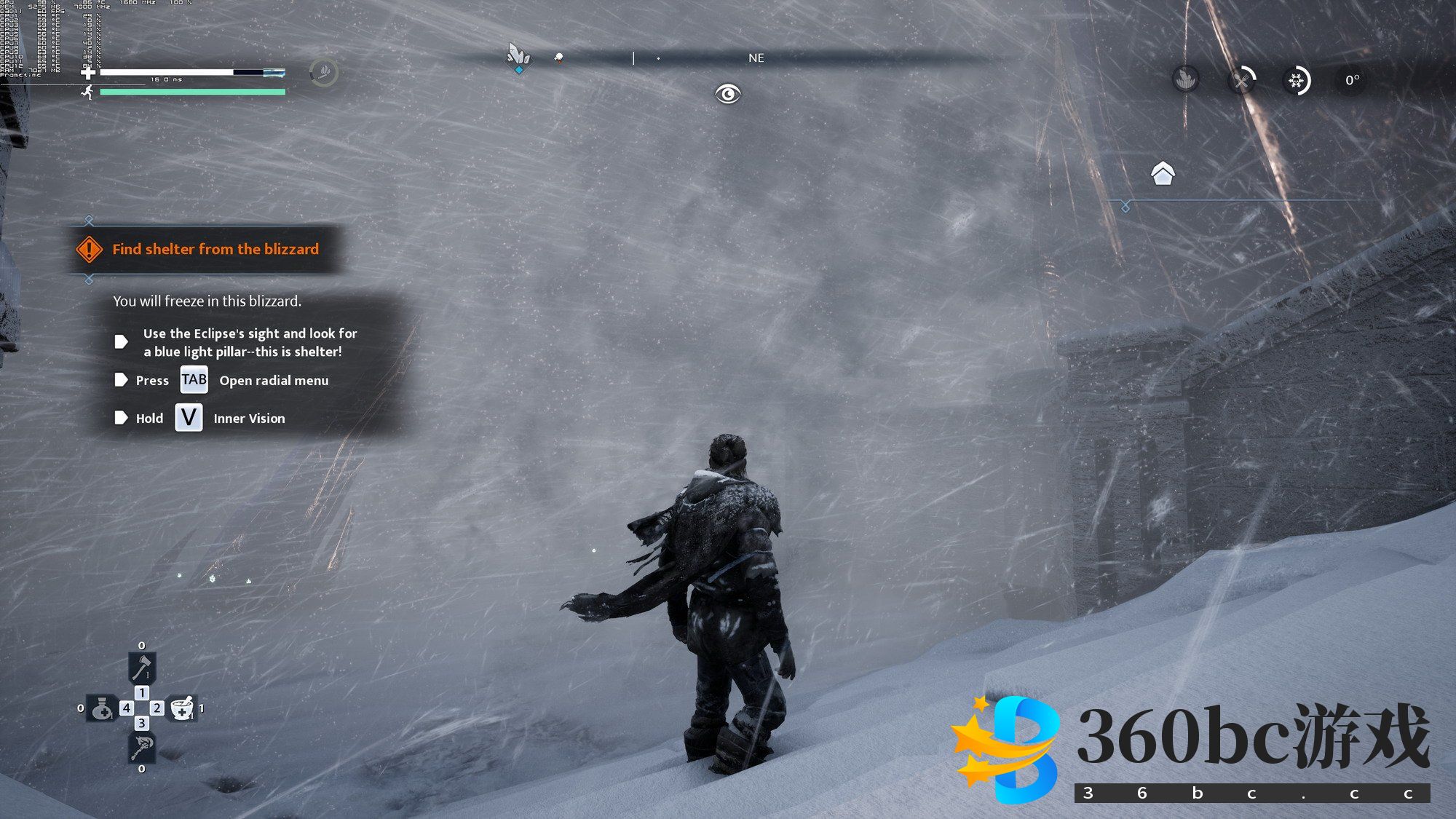Click the NE heading on the compass
Viewport: 1456px width, 819px height.
[x=756, y=58]
